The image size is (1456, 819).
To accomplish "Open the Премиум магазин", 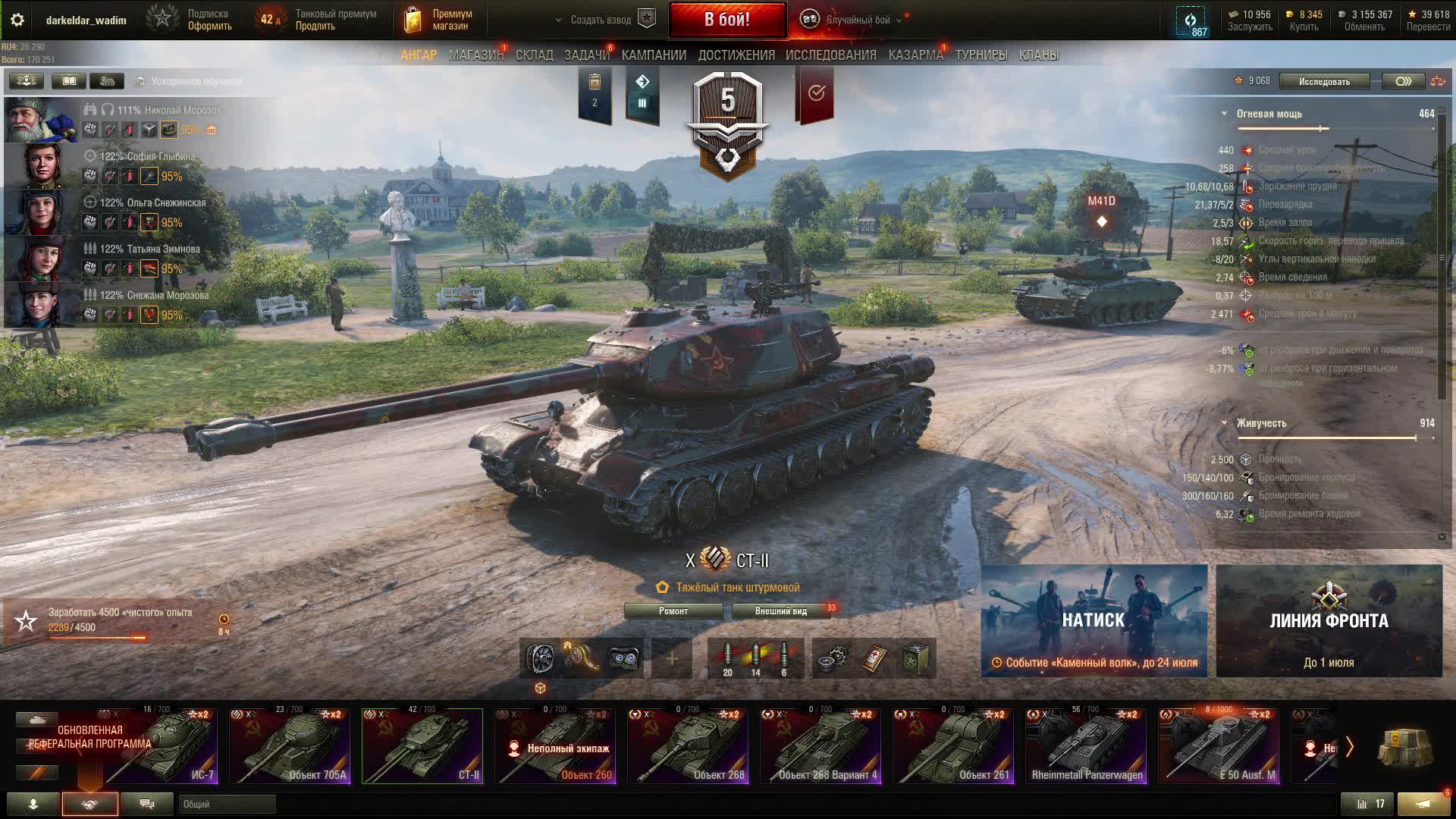I will click(438, 20).
